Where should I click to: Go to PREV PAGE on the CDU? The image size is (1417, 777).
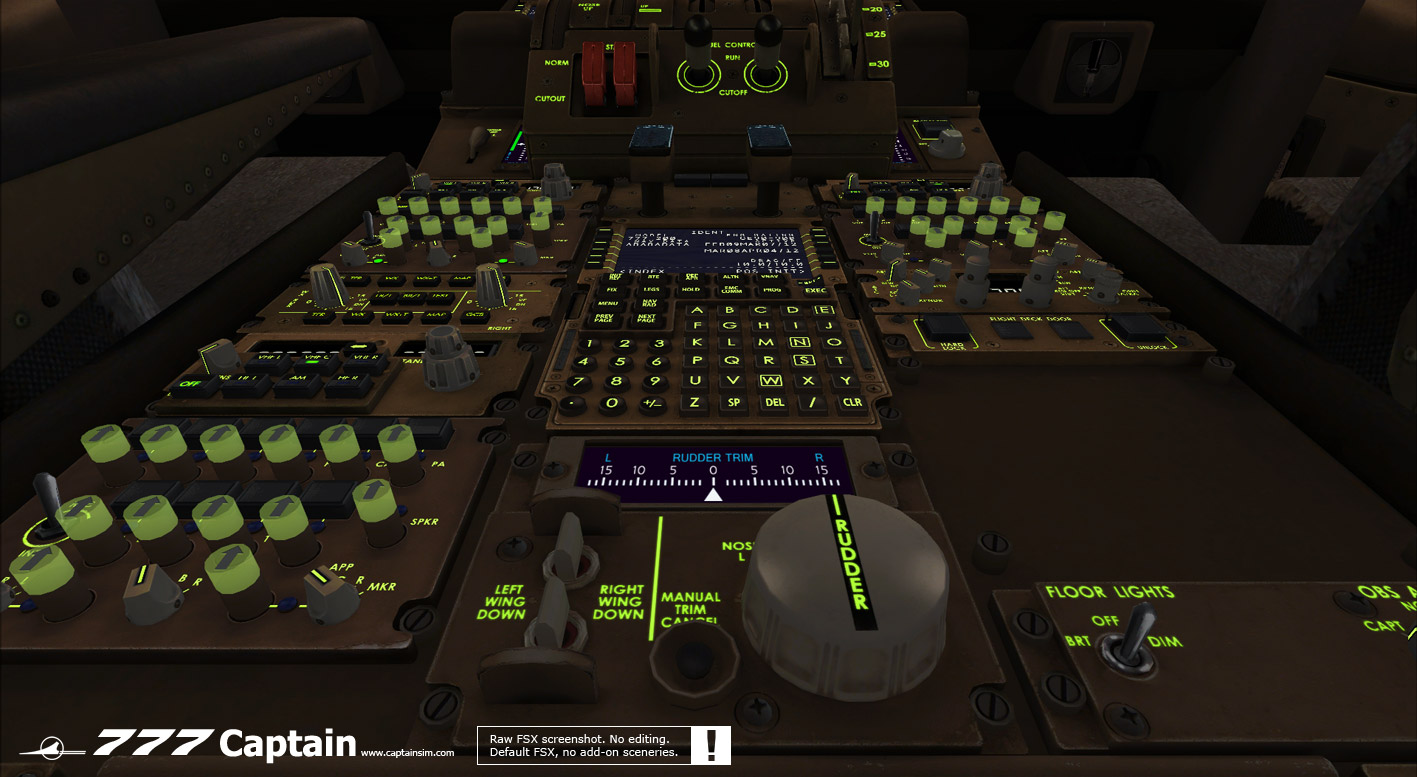(603, 320)
